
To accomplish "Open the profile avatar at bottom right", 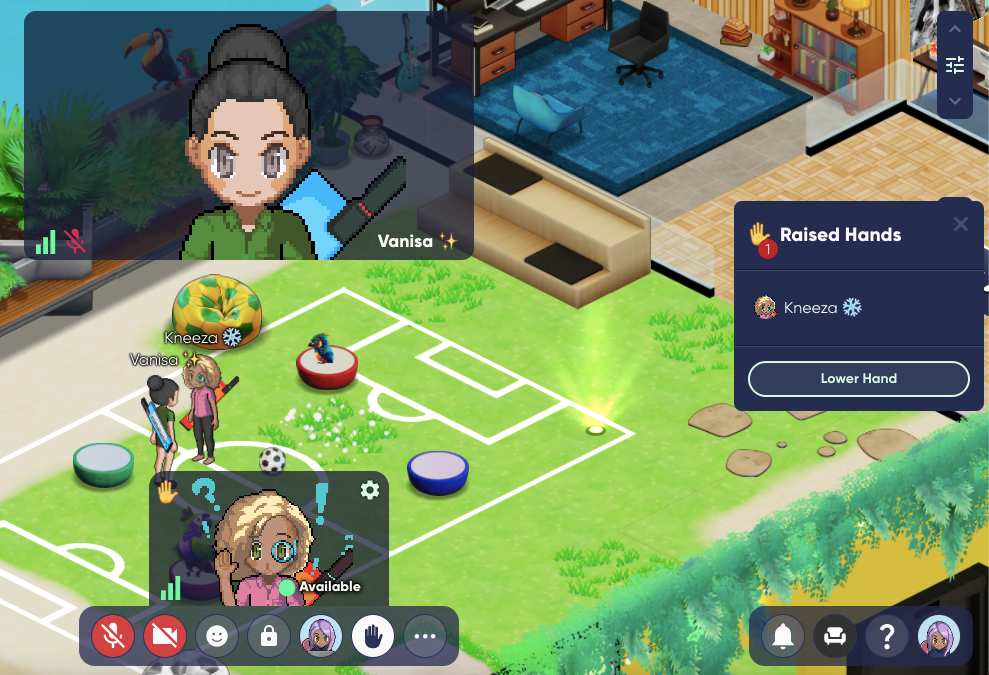I will (x=939, y=635).
